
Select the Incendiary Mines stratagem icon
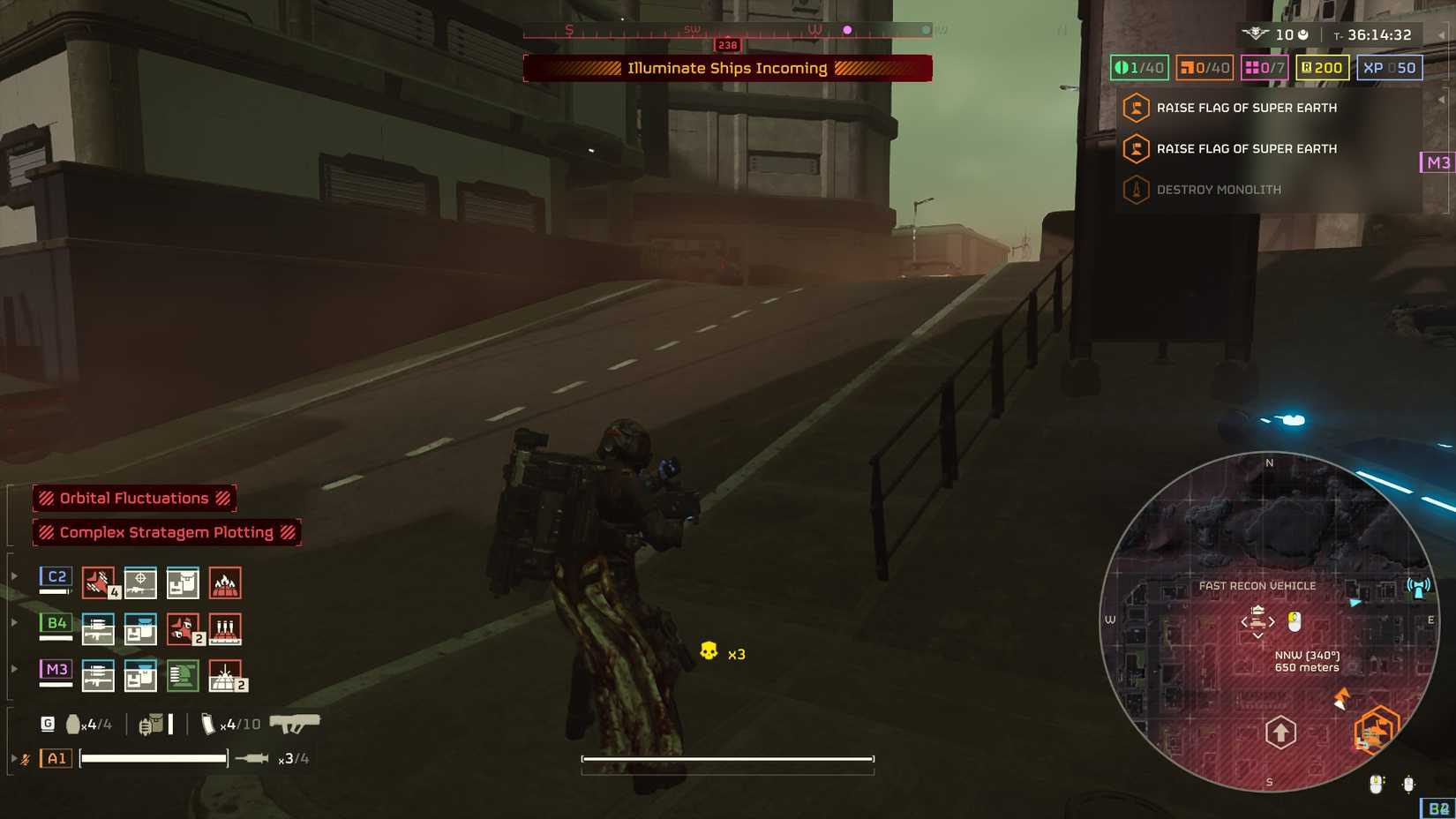tap(227, 582)
